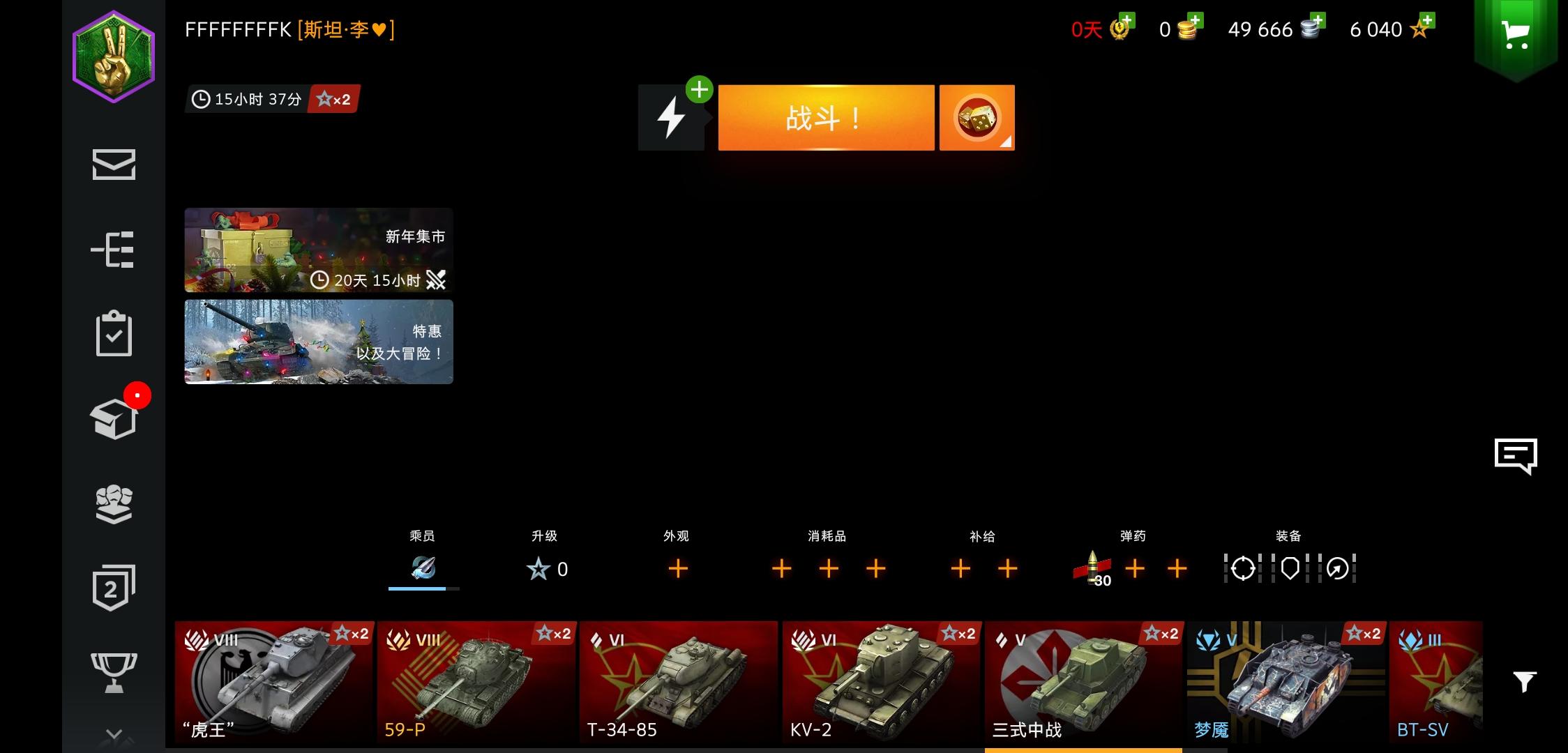Screen dimensions: 1568x753
Task: Open the missions clipboard icon
Action: point(115,335)
